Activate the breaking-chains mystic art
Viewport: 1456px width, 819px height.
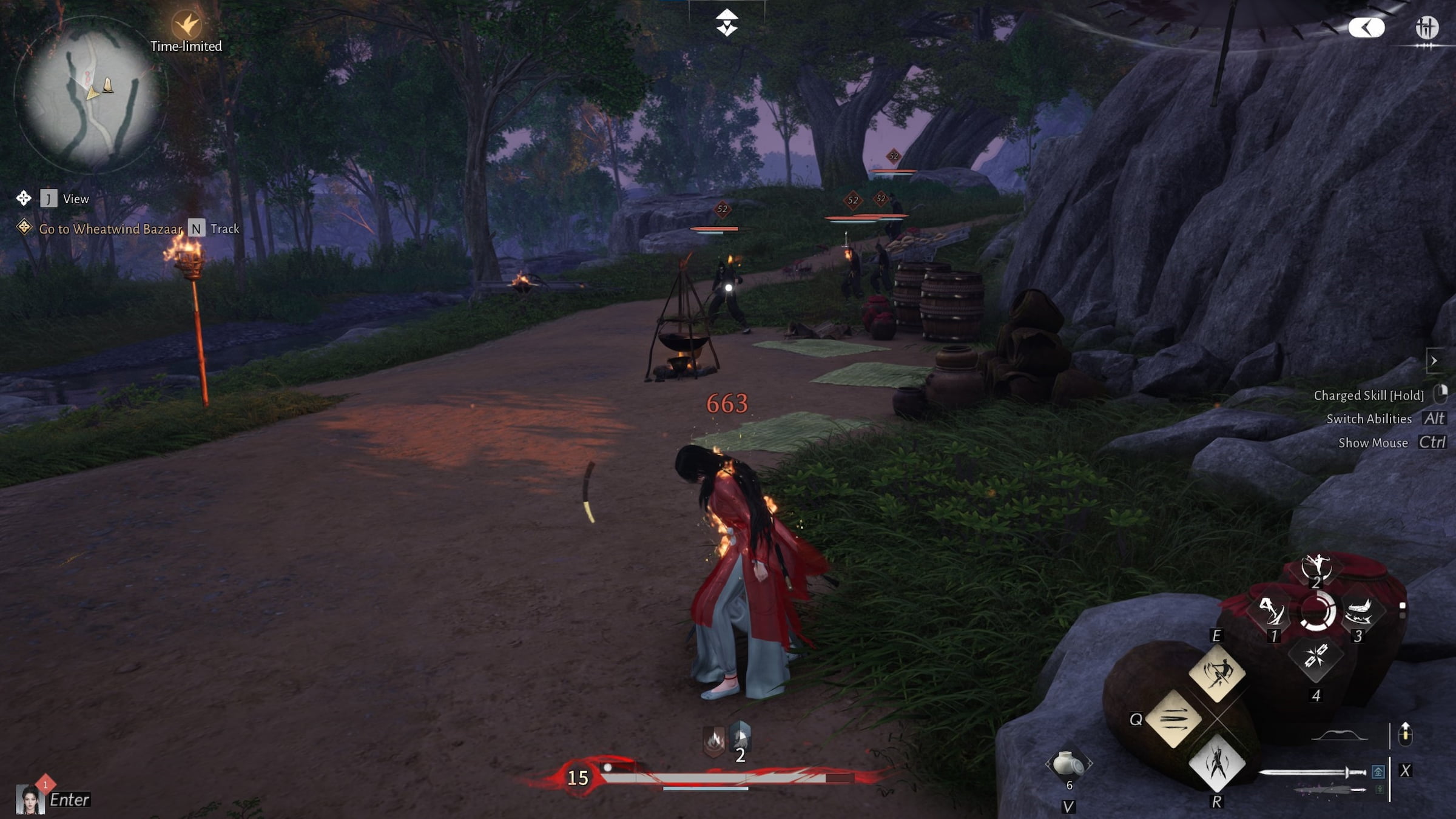click(1315, 656)
